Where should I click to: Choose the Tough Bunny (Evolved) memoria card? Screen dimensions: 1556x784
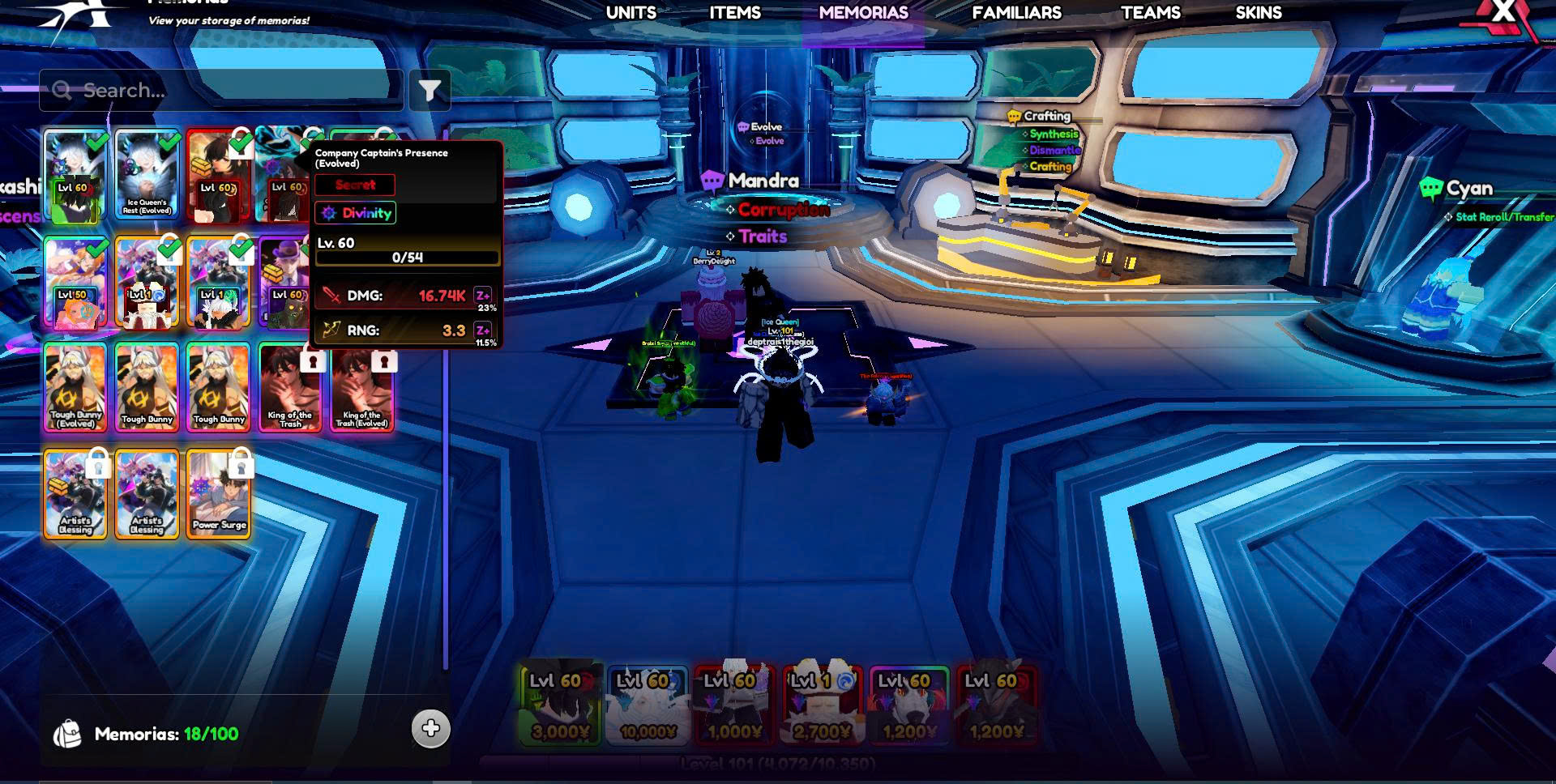coord(75,387)
